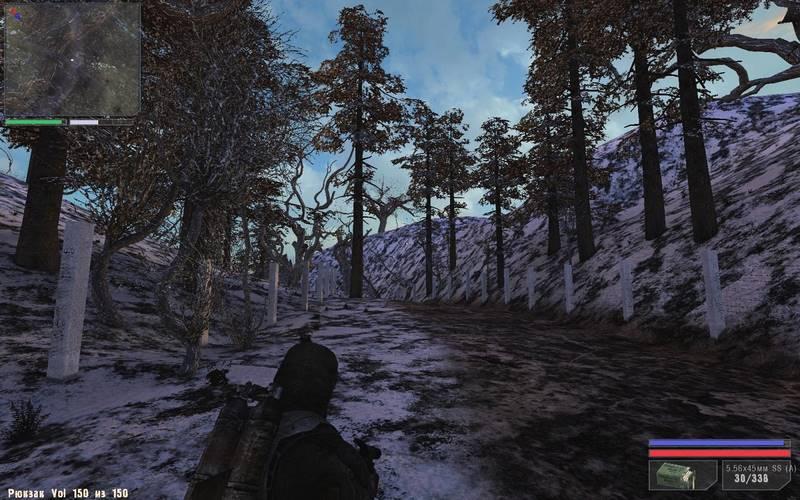Click the minimap in the corner
This screenshot has width=800, height=500.
coord(71,58)
